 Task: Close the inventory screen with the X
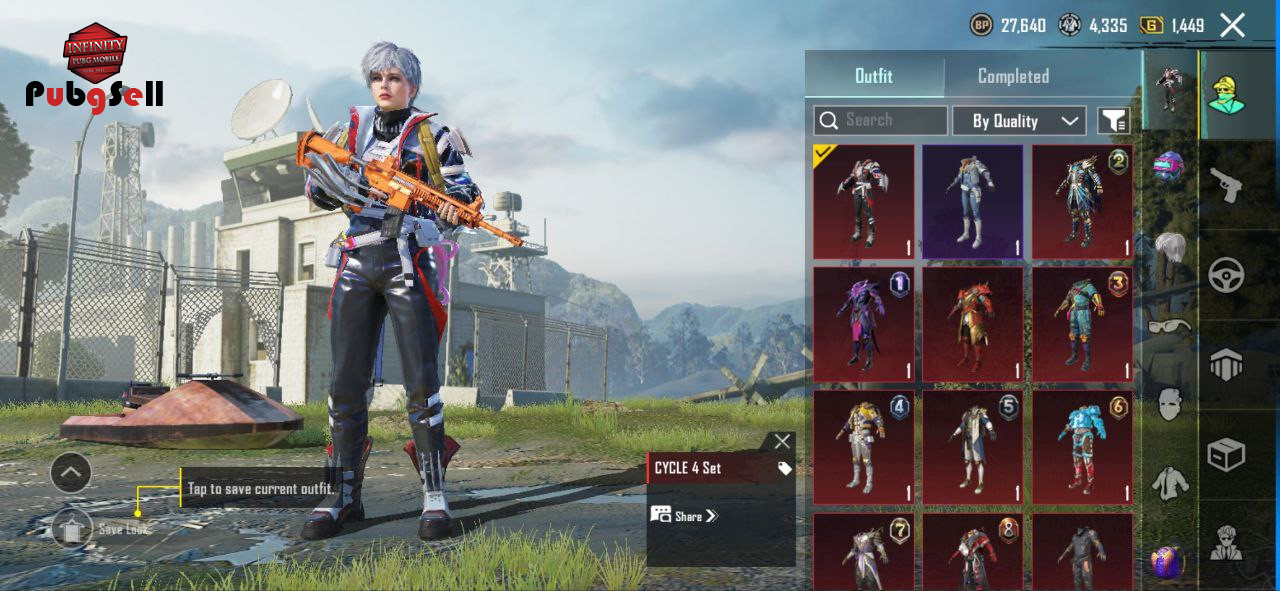tap(1232, 26)
